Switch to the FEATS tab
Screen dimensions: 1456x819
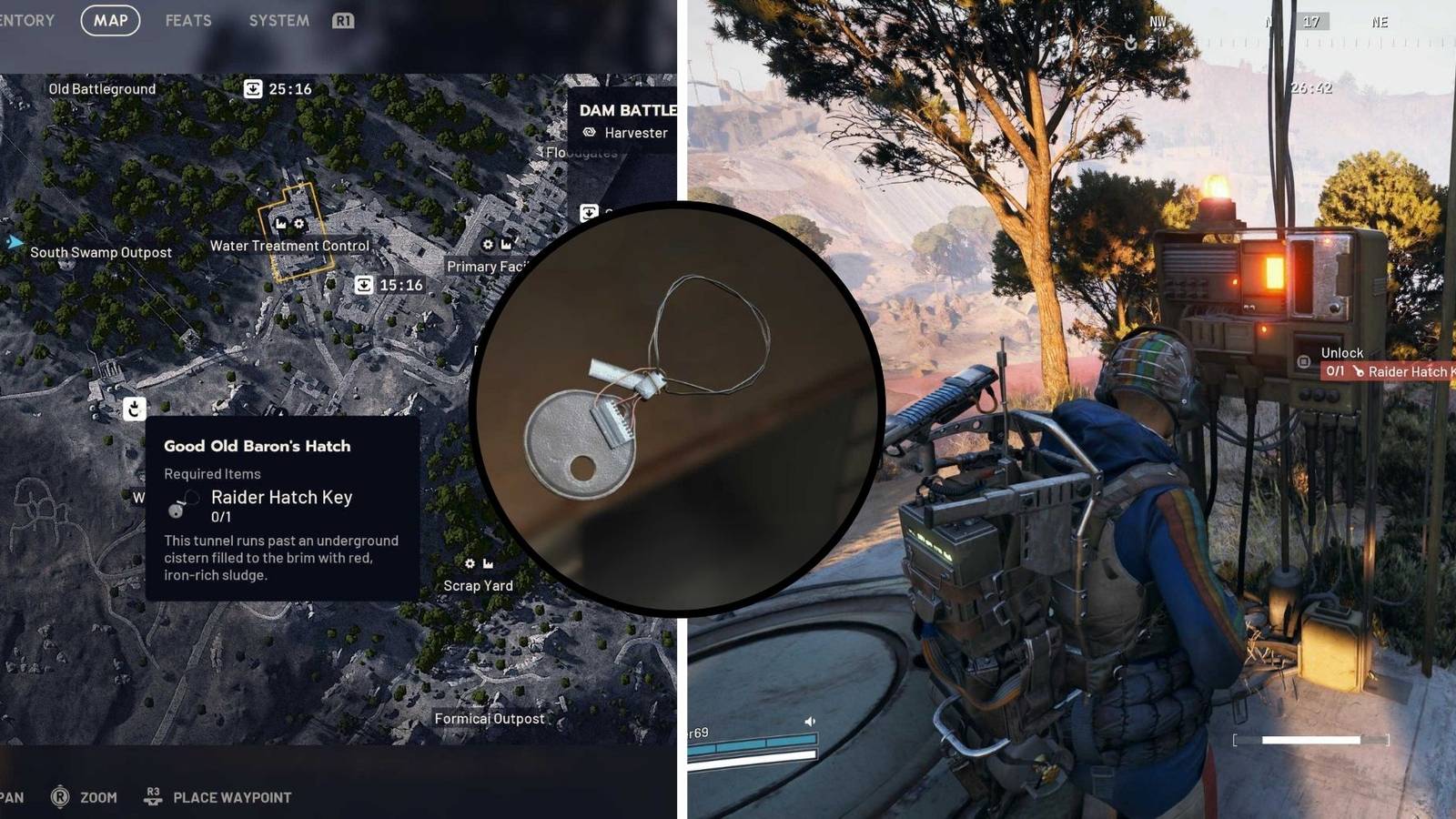[187, 20]
